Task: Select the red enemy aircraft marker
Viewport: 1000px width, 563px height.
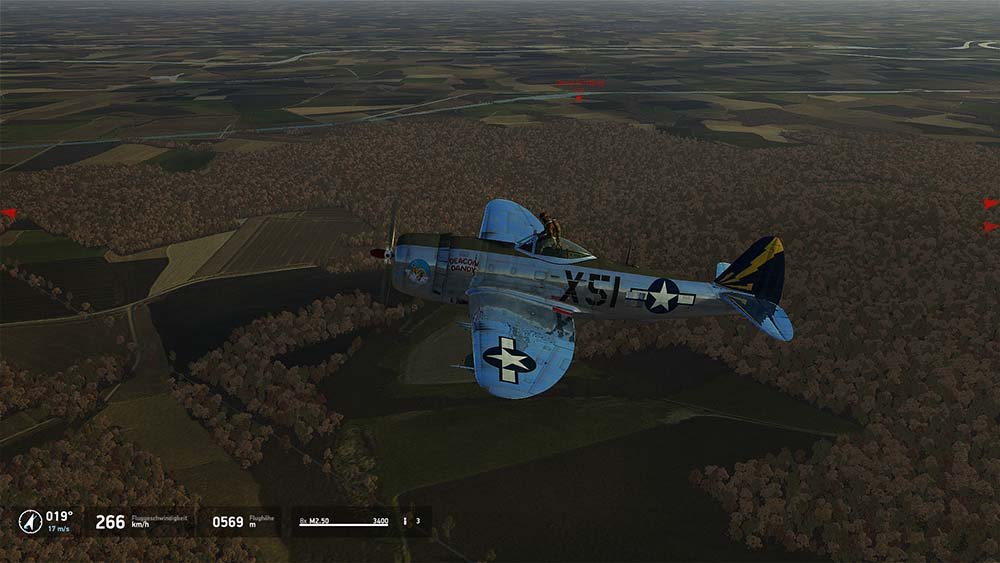Action: 579,86
